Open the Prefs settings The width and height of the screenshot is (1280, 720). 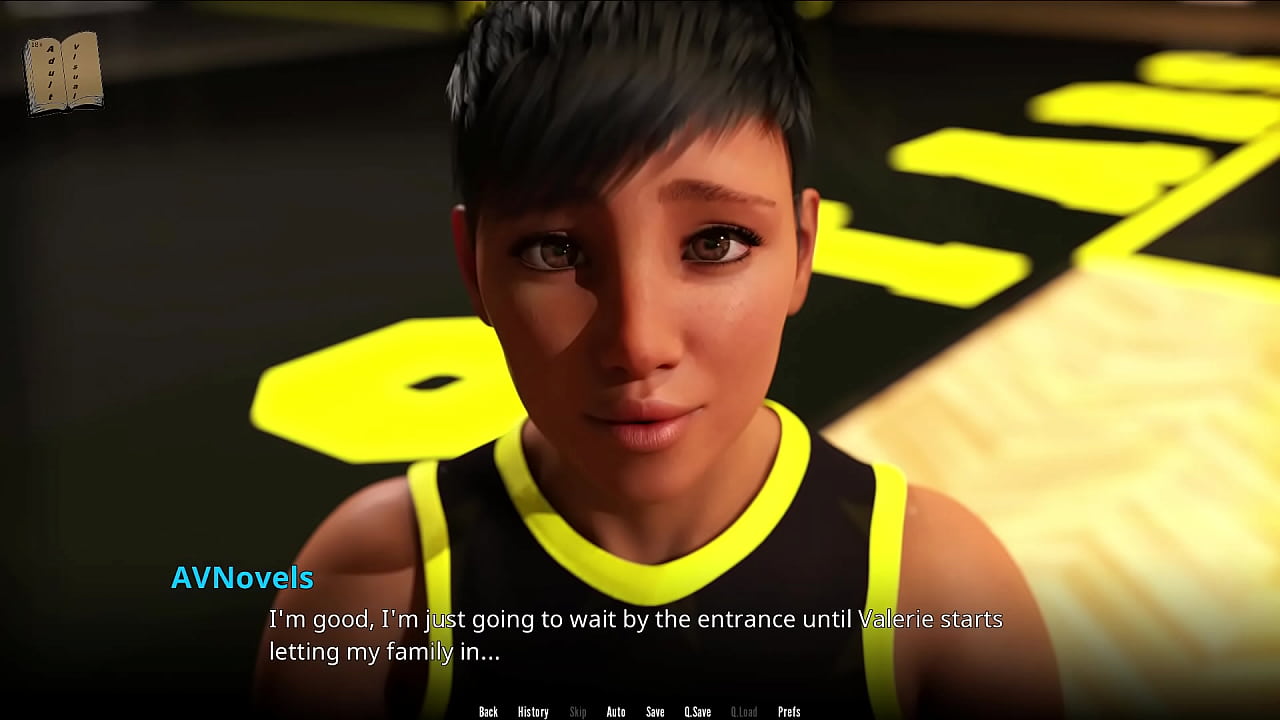789,712
